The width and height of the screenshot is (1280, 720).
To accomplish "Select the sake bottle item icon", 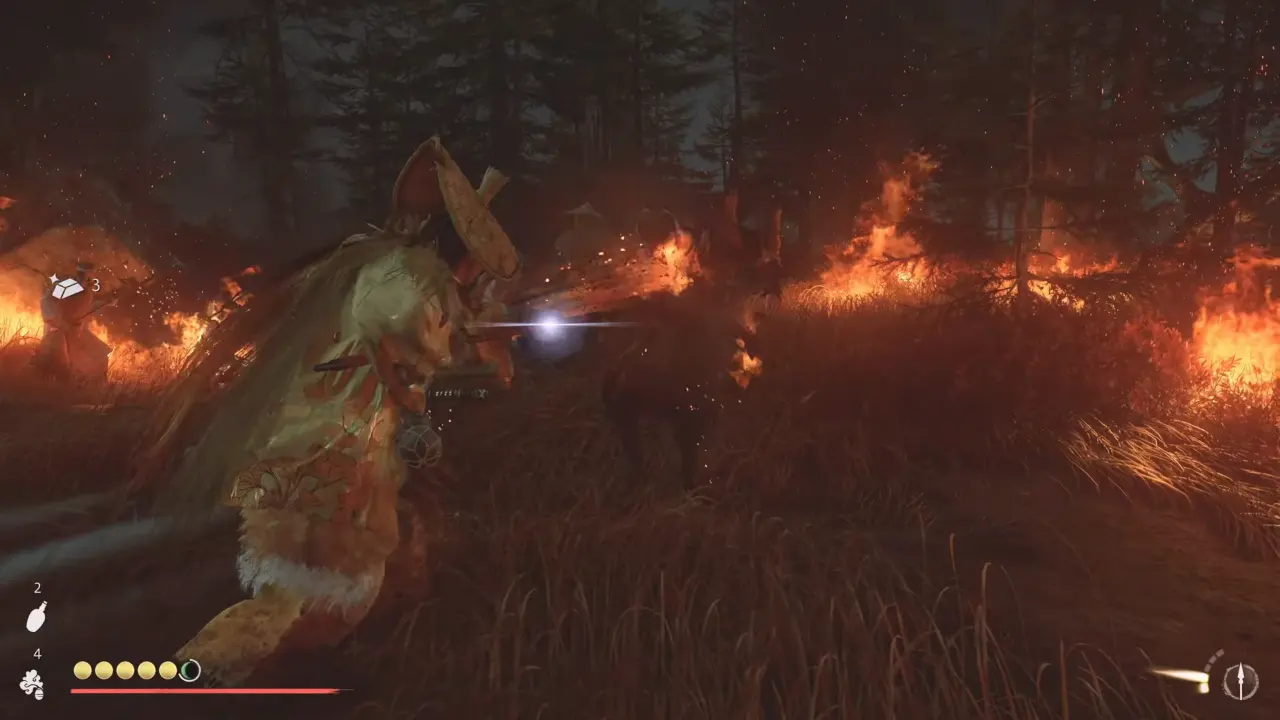I will [36, 616].
